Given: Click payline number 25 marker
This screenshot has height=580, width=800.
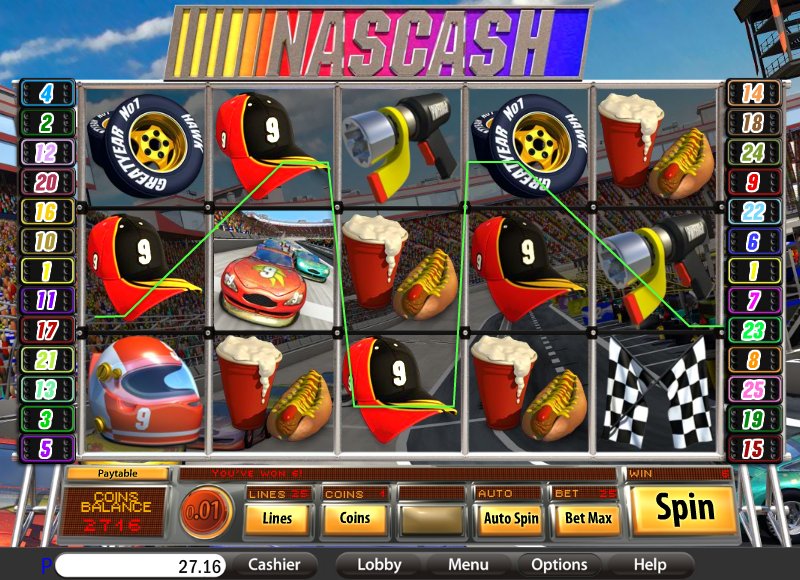Looking at the screenshot, I should pos(752,388).
